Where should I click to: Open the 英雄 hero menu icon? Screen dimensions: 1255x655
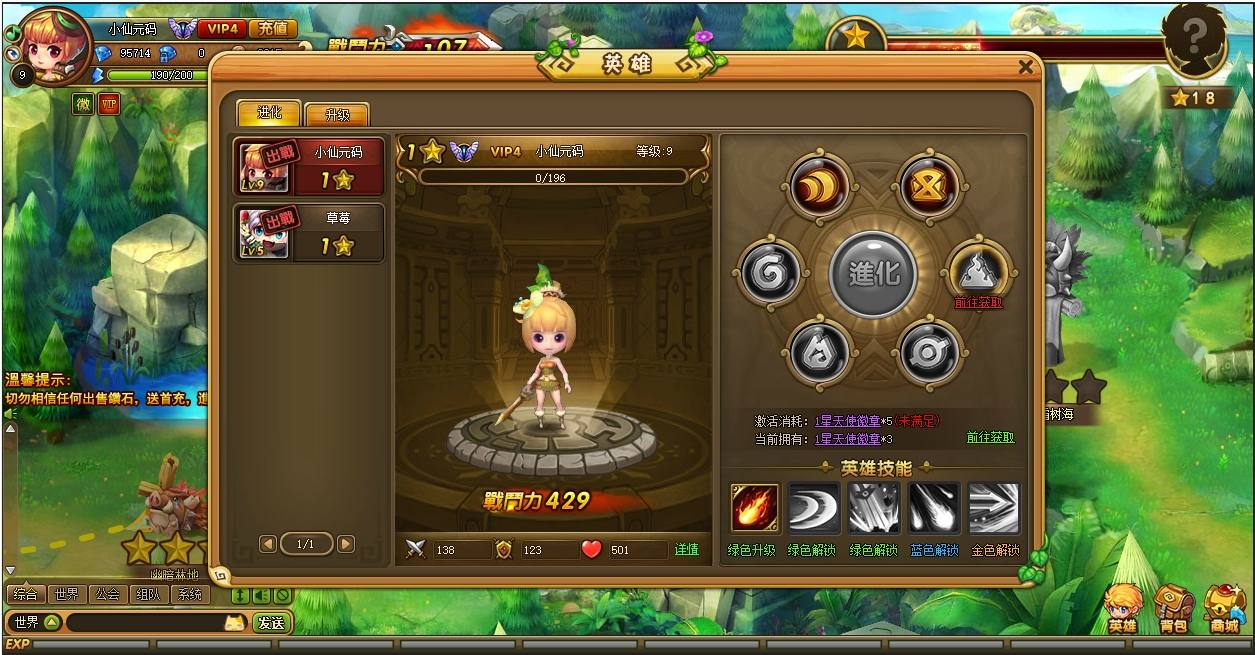click(1123, 609)
